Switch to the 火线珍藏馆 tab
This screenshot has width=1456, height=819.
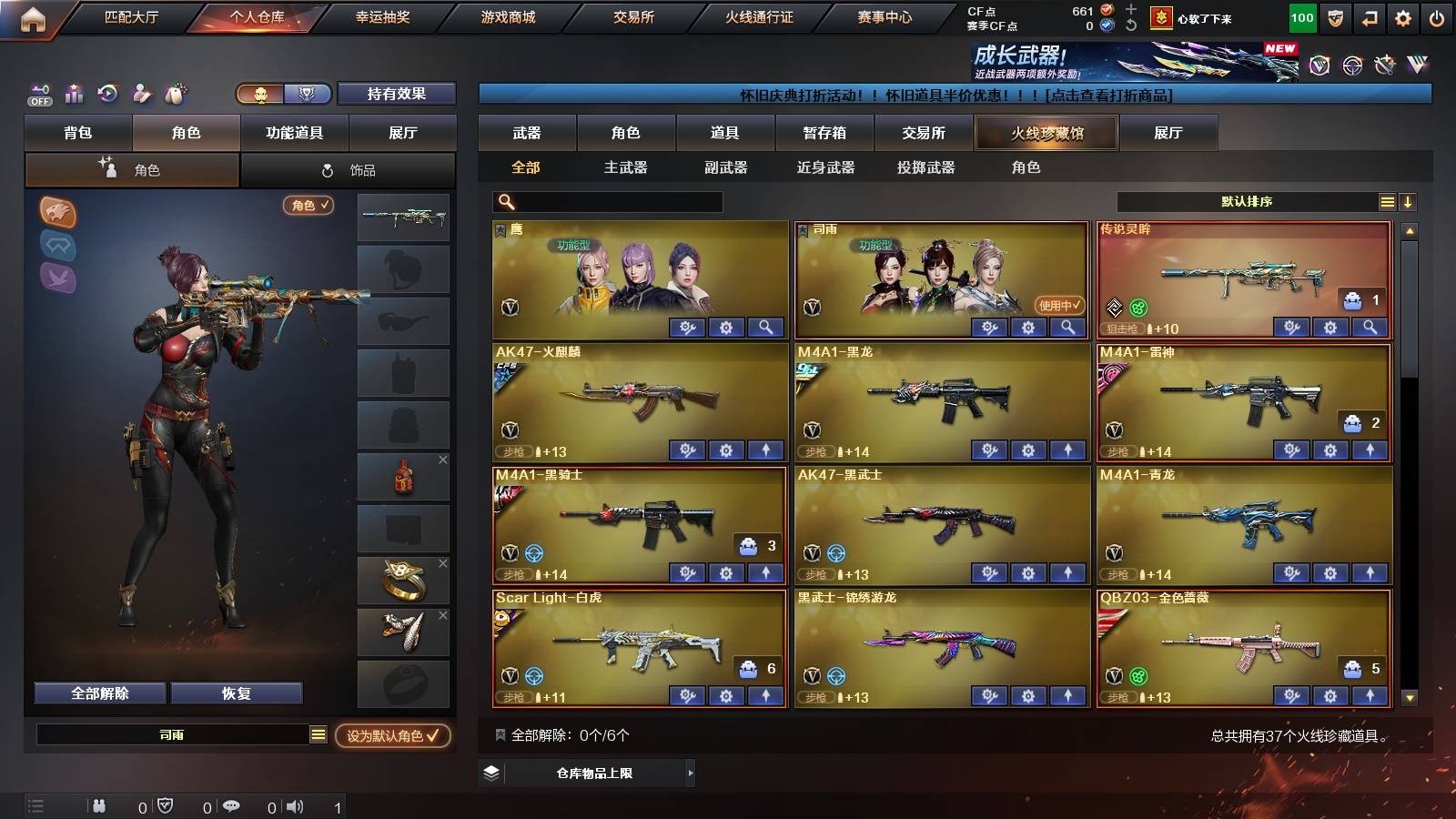(1046, 133)
